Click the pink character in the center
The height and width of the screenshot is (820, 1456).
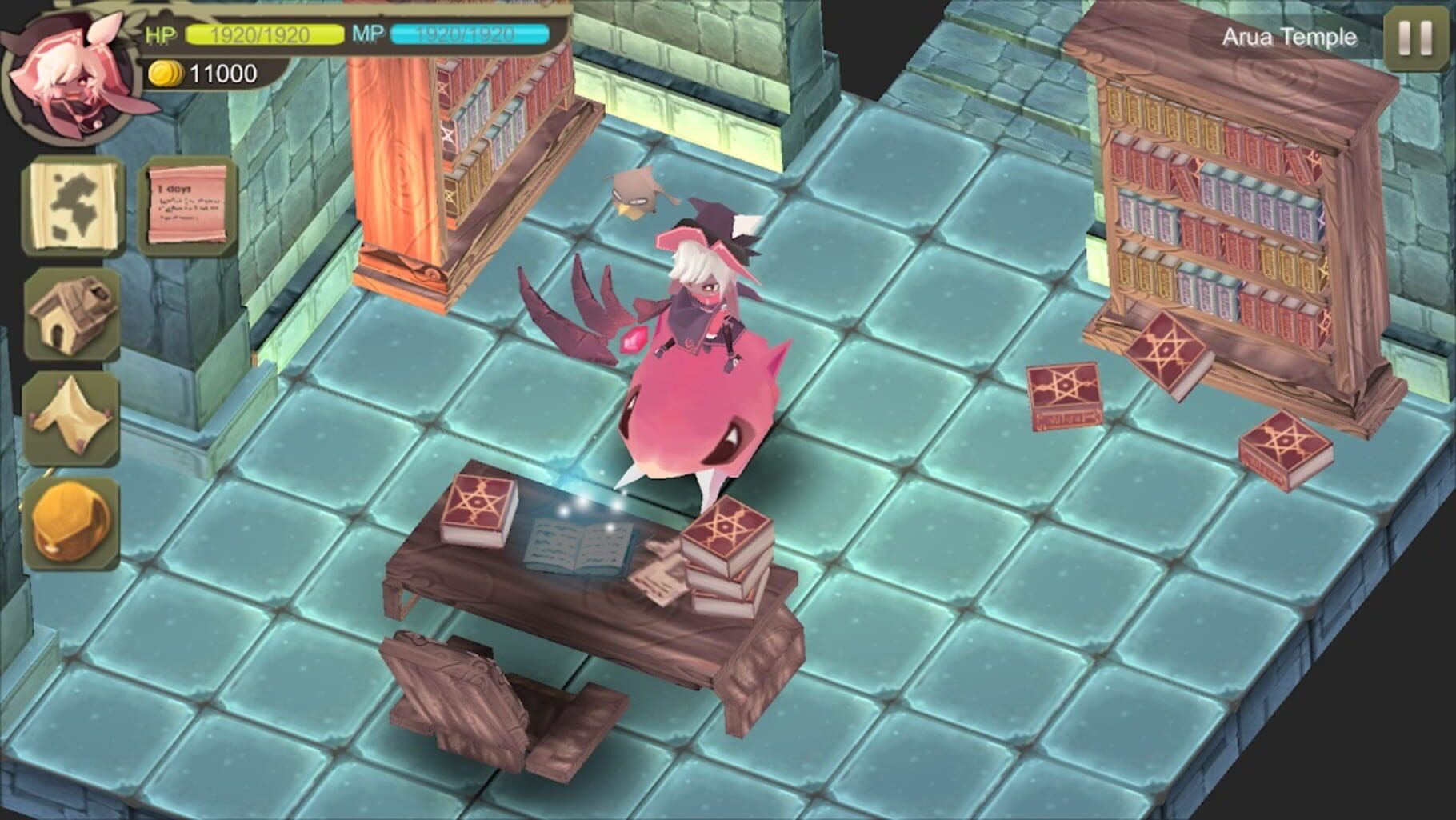(704, 376)
